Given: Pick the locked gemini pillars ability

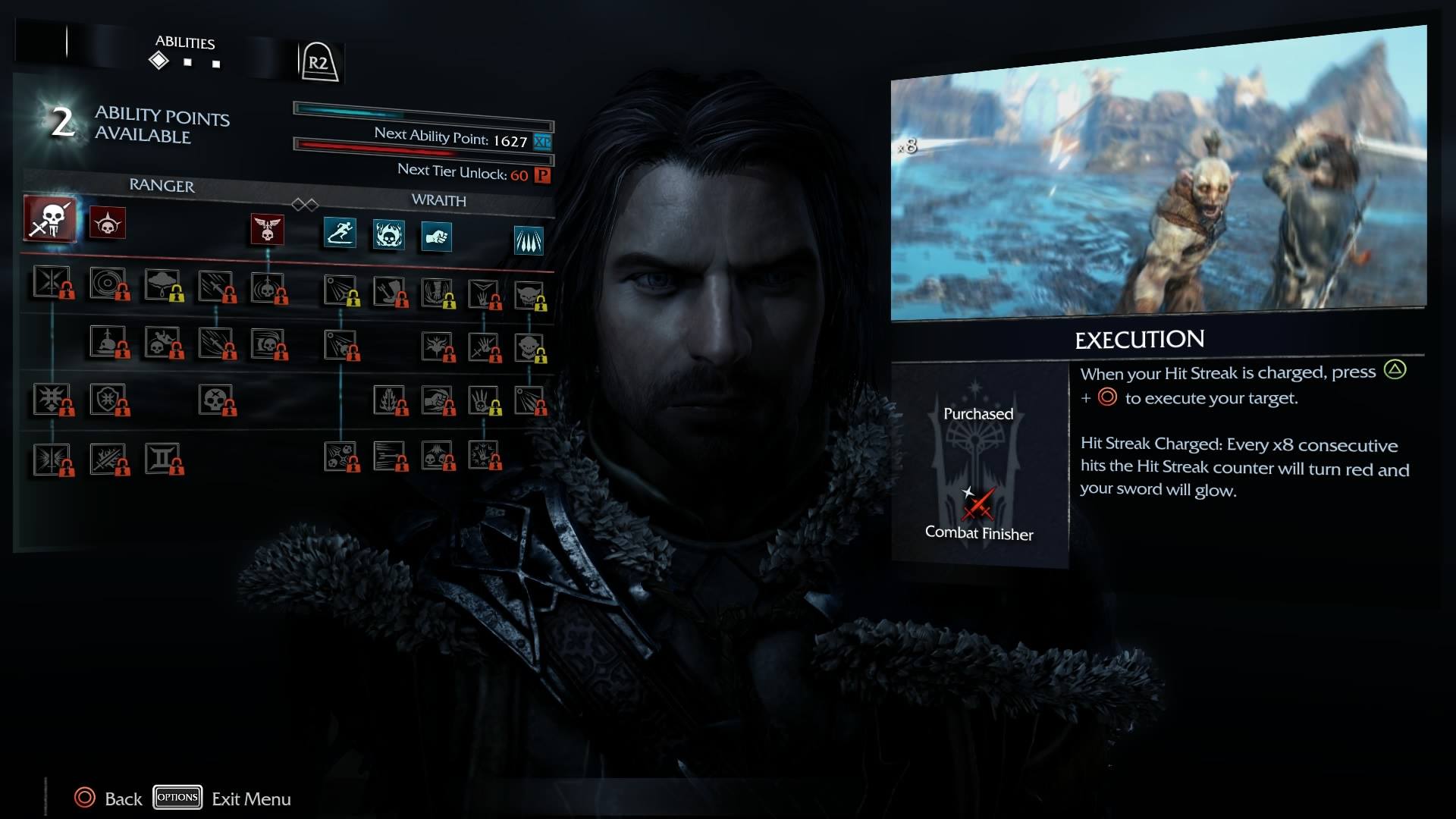Looking at the screenshot, I should point(162,458).
